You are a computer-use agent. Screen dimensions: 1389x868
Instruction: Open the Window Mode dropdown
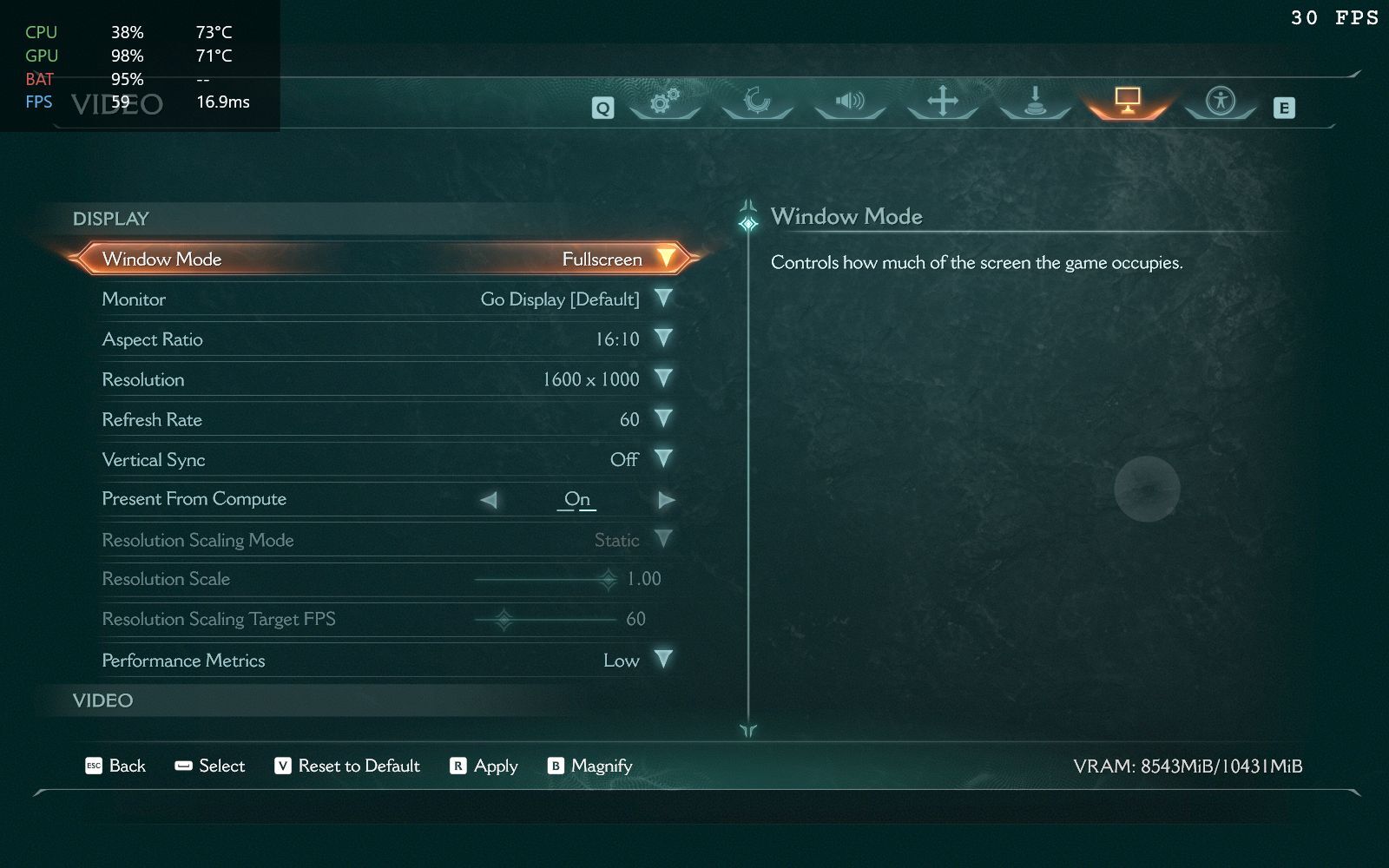[x=665, y=259]
